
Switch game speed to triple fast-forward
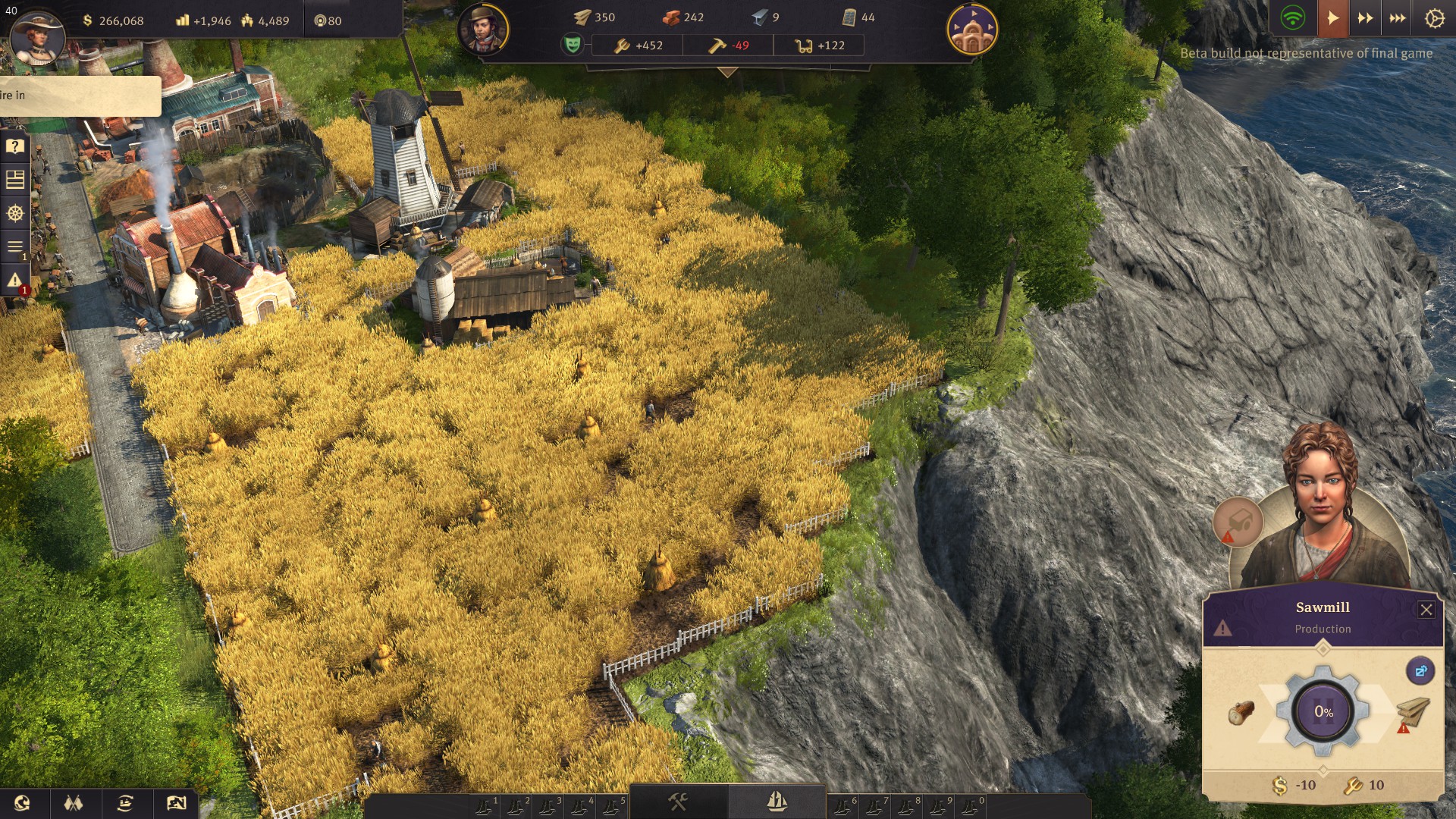click(1398, 18)
